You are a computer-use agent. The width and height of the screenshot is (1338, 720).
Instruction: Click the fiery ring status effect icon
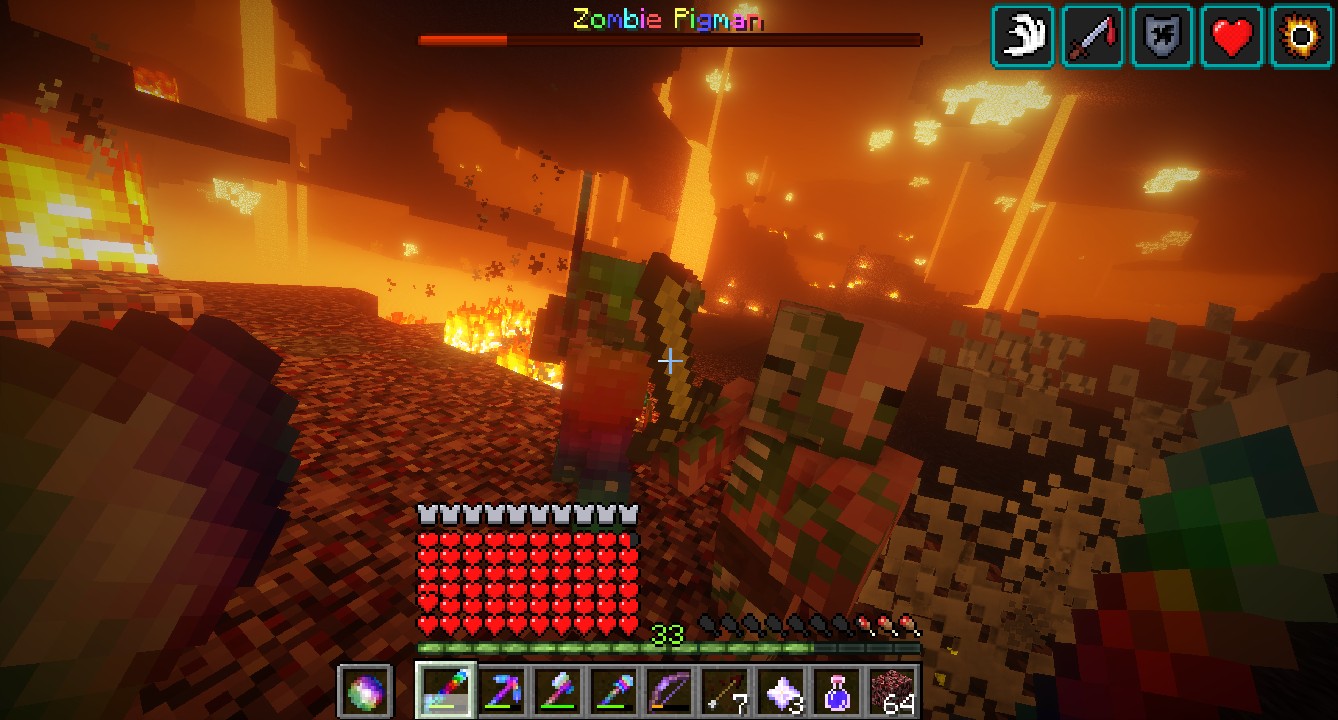pos(1301,37)
